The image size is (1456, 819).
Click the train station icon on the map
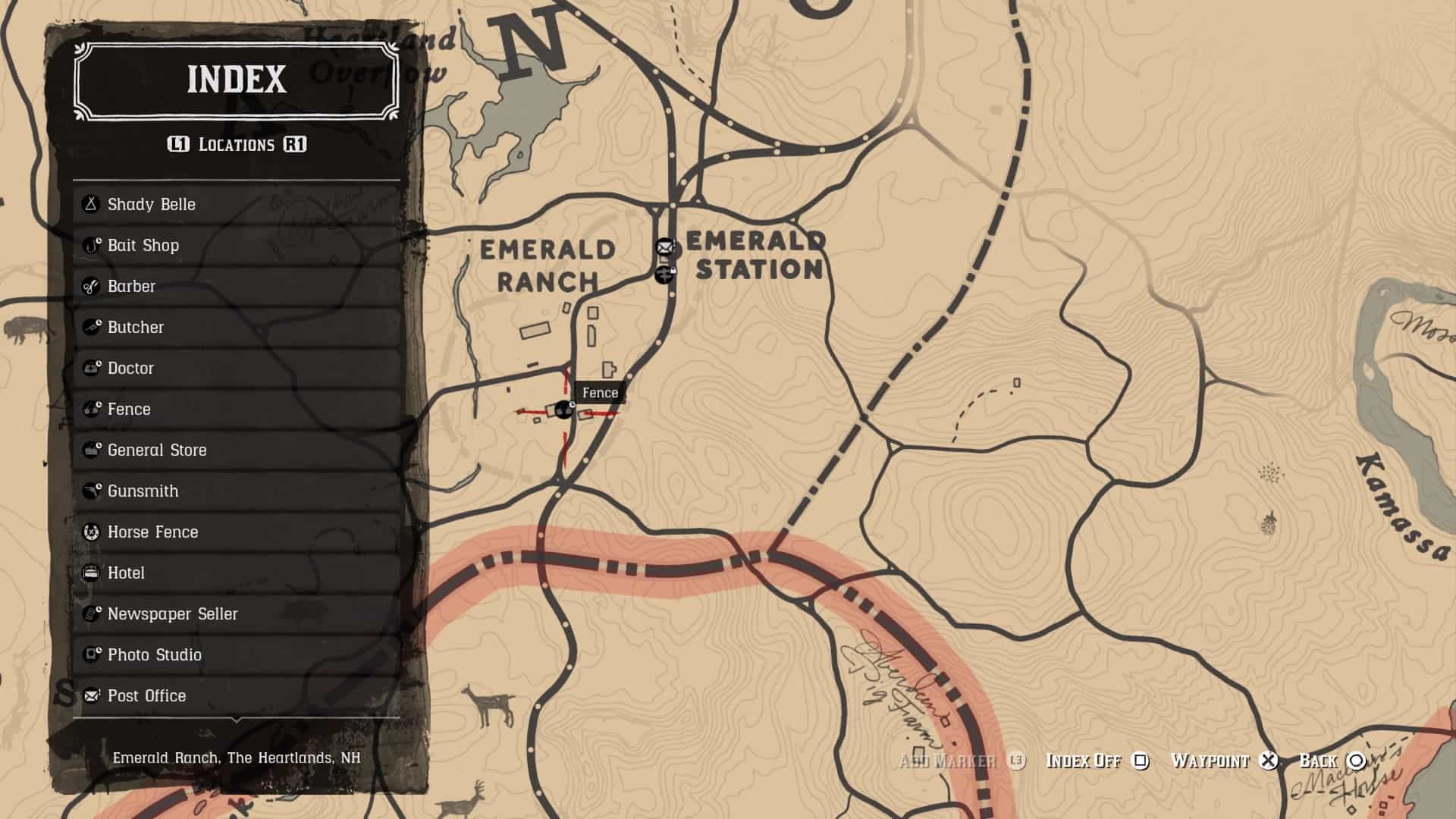click(665, 275)
